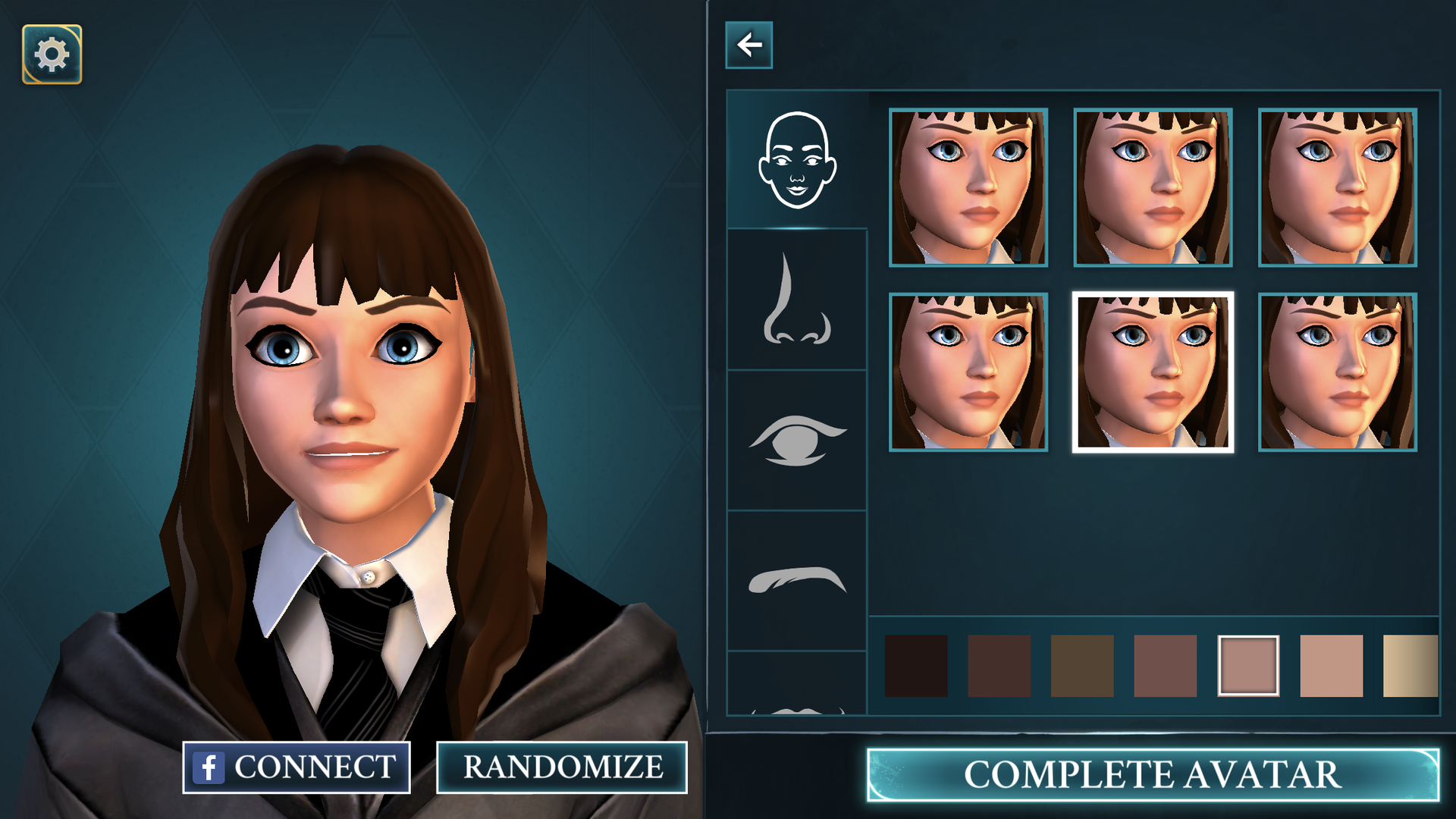Select the eye customization tab

coord(797,441)
